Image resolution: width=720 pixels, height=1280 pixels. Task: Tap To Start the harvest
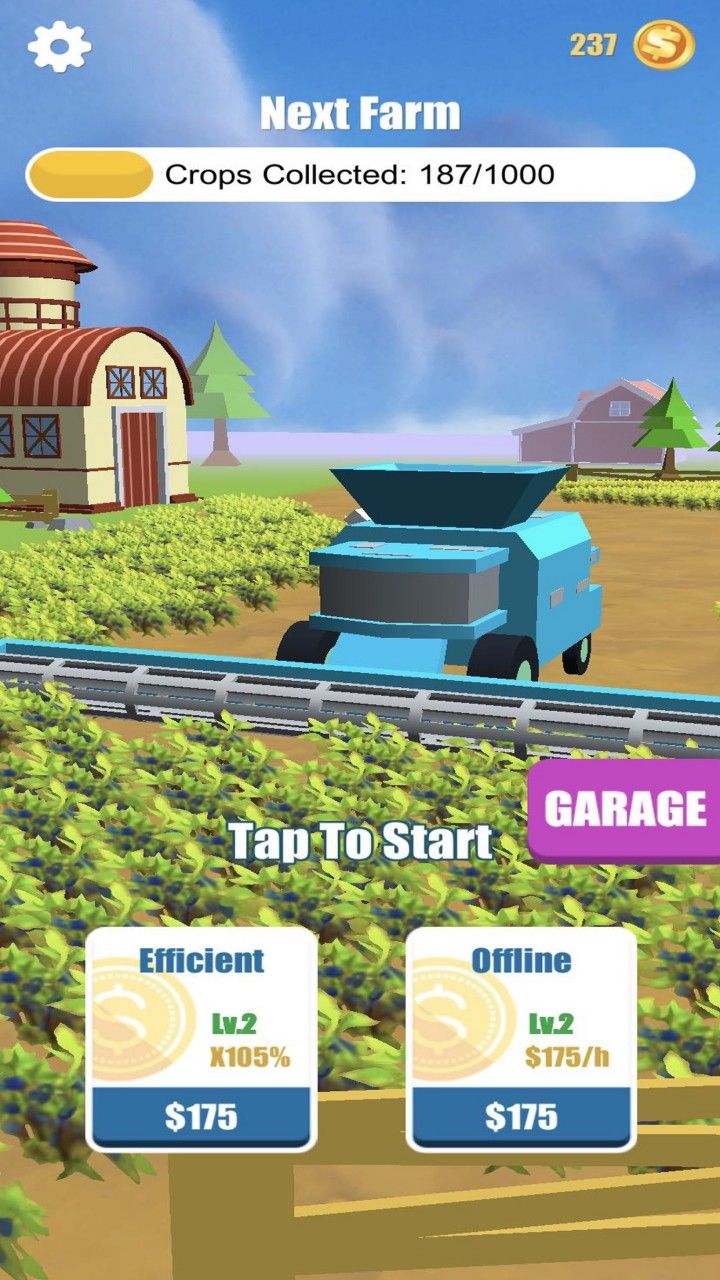coord(360,842)
